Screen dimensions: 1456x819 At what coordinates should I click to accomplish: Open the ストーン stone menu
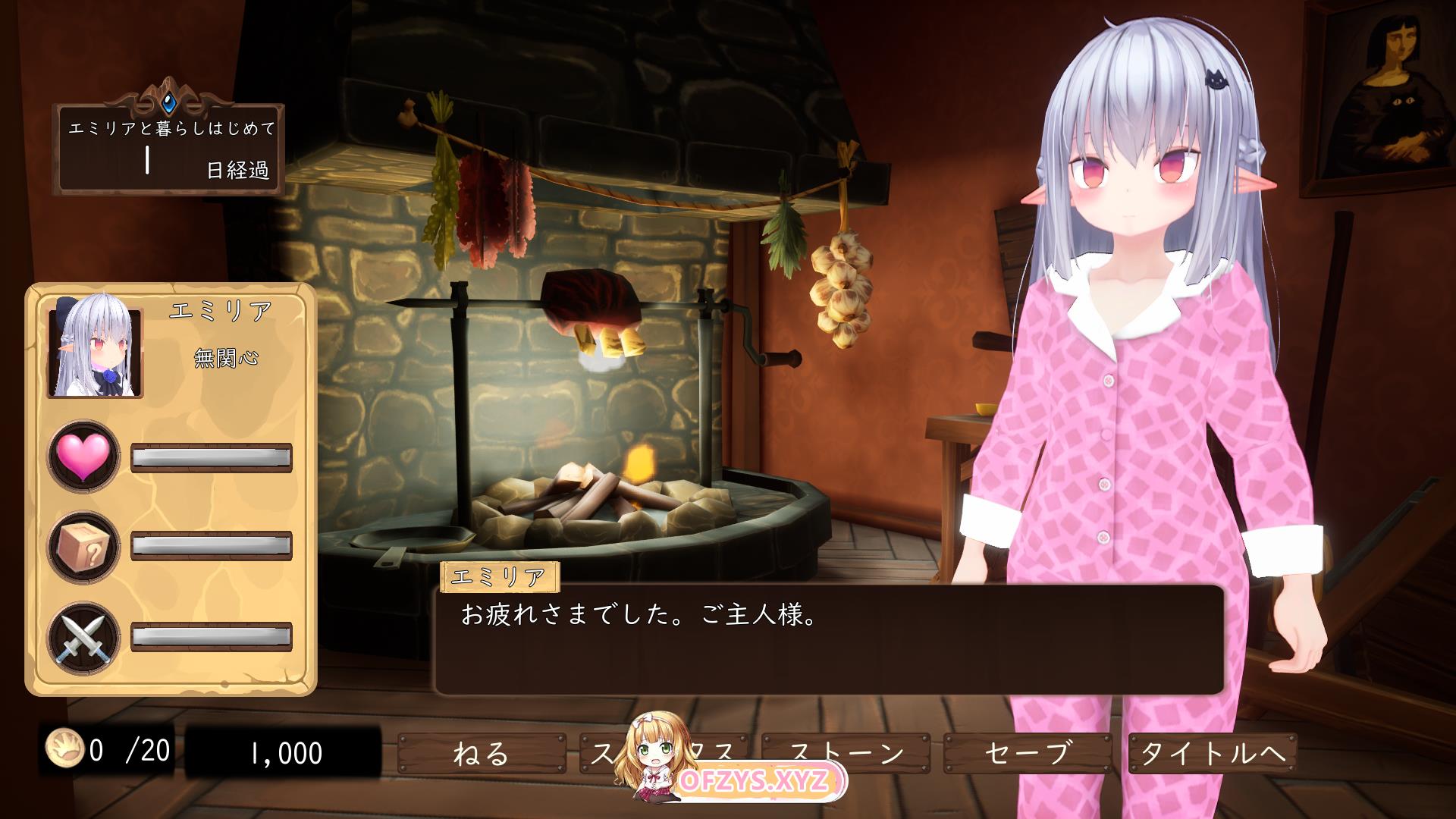pyautogui.click(x=846, y=752)
